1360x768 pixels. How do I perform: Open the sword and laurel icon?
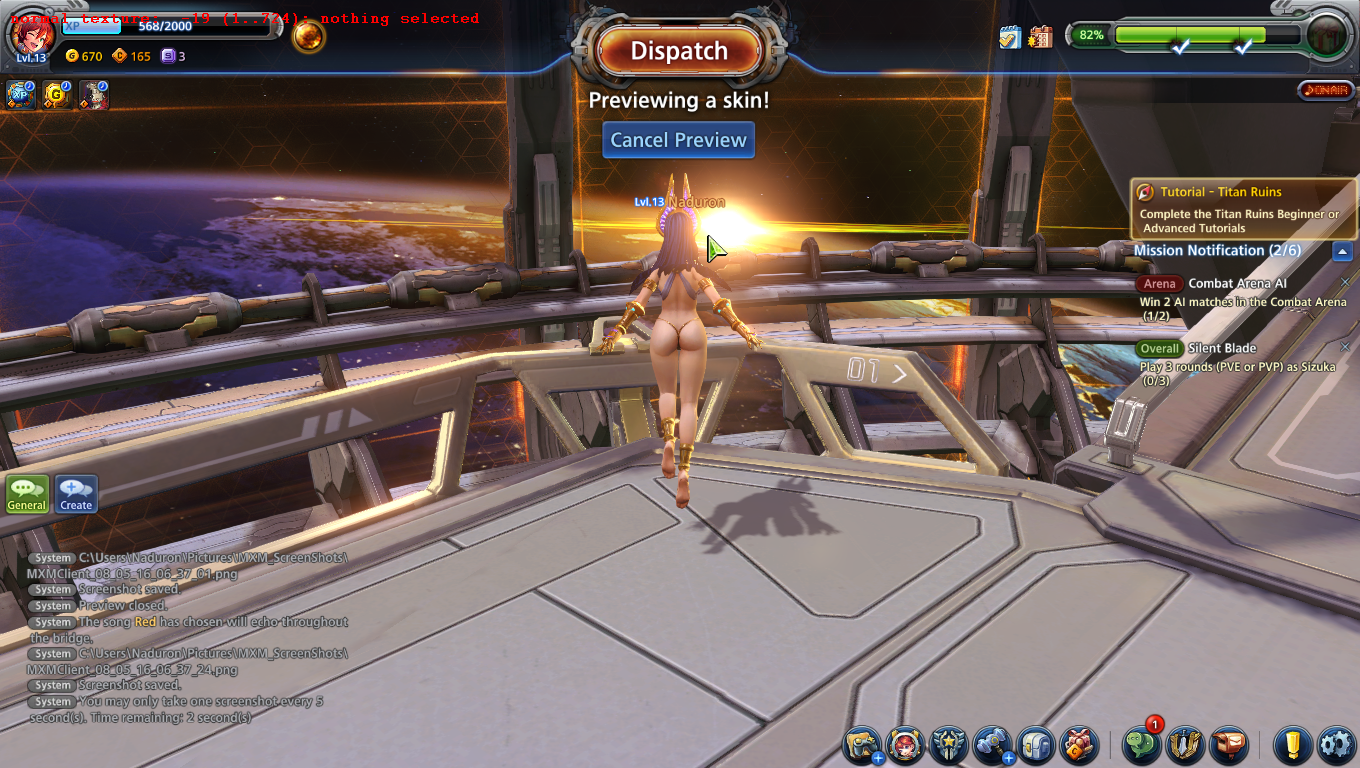click(1186, 745)
